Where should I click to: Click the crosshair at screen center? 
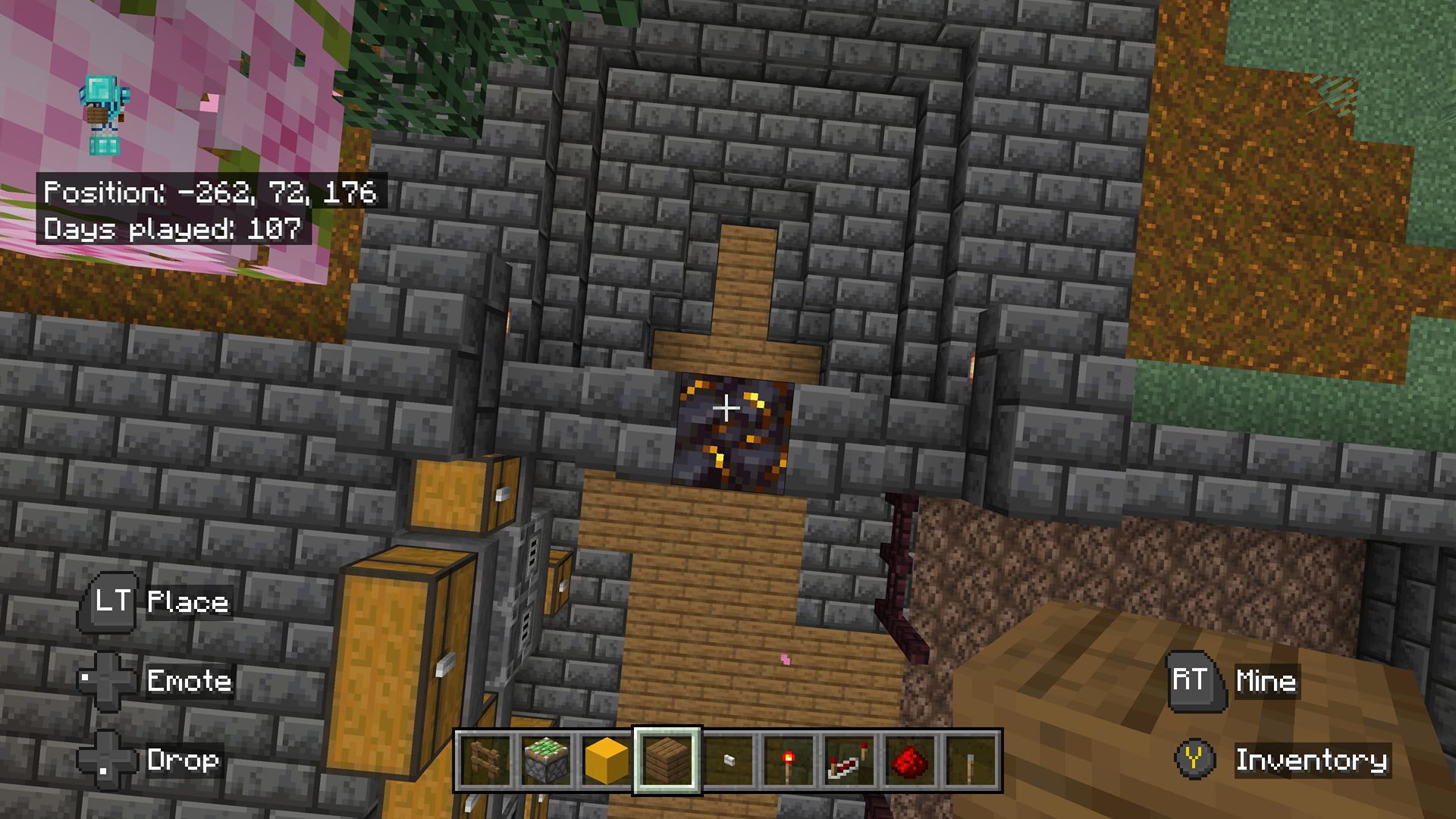(728, 409)
